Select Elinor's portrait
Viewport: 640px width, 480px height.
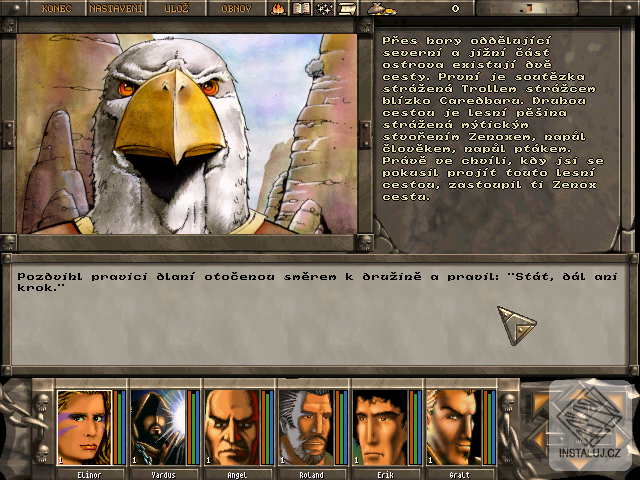[84, 427]
